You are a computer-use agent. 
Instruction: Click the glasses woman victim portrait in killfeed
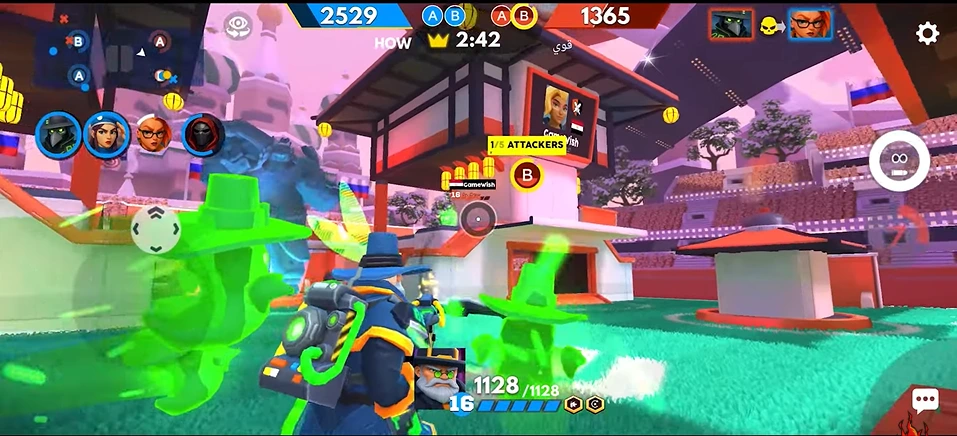click(810, 25)
